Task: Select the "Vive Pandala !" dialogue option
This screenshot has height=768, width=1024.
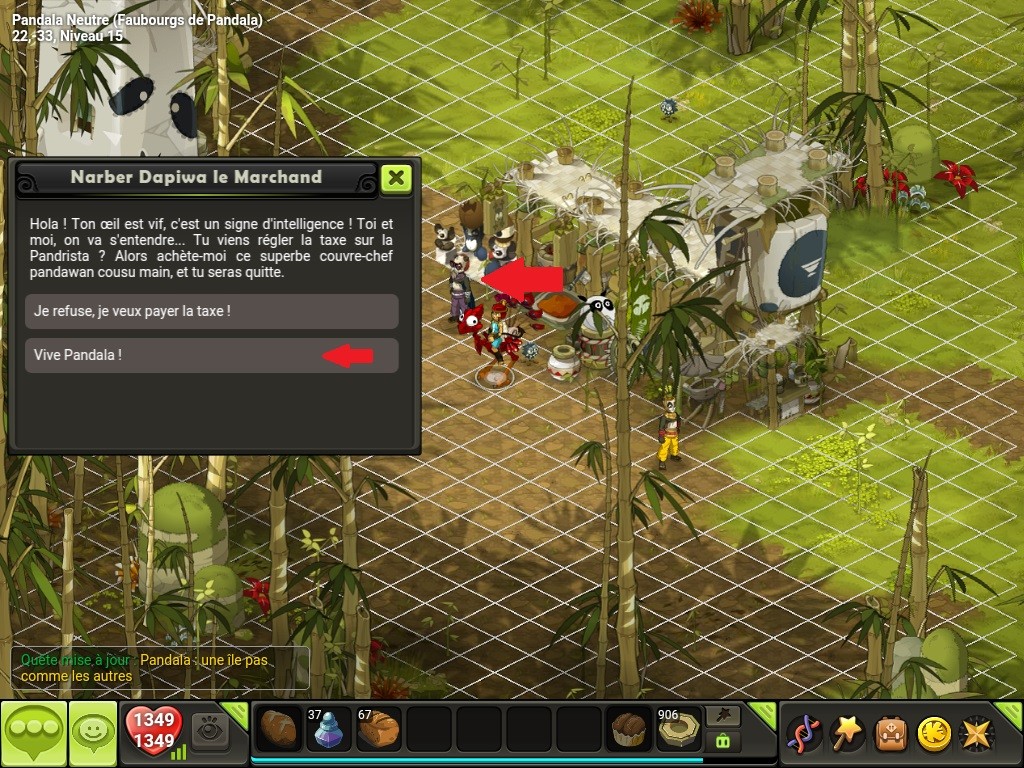Action: pos(211,355)
